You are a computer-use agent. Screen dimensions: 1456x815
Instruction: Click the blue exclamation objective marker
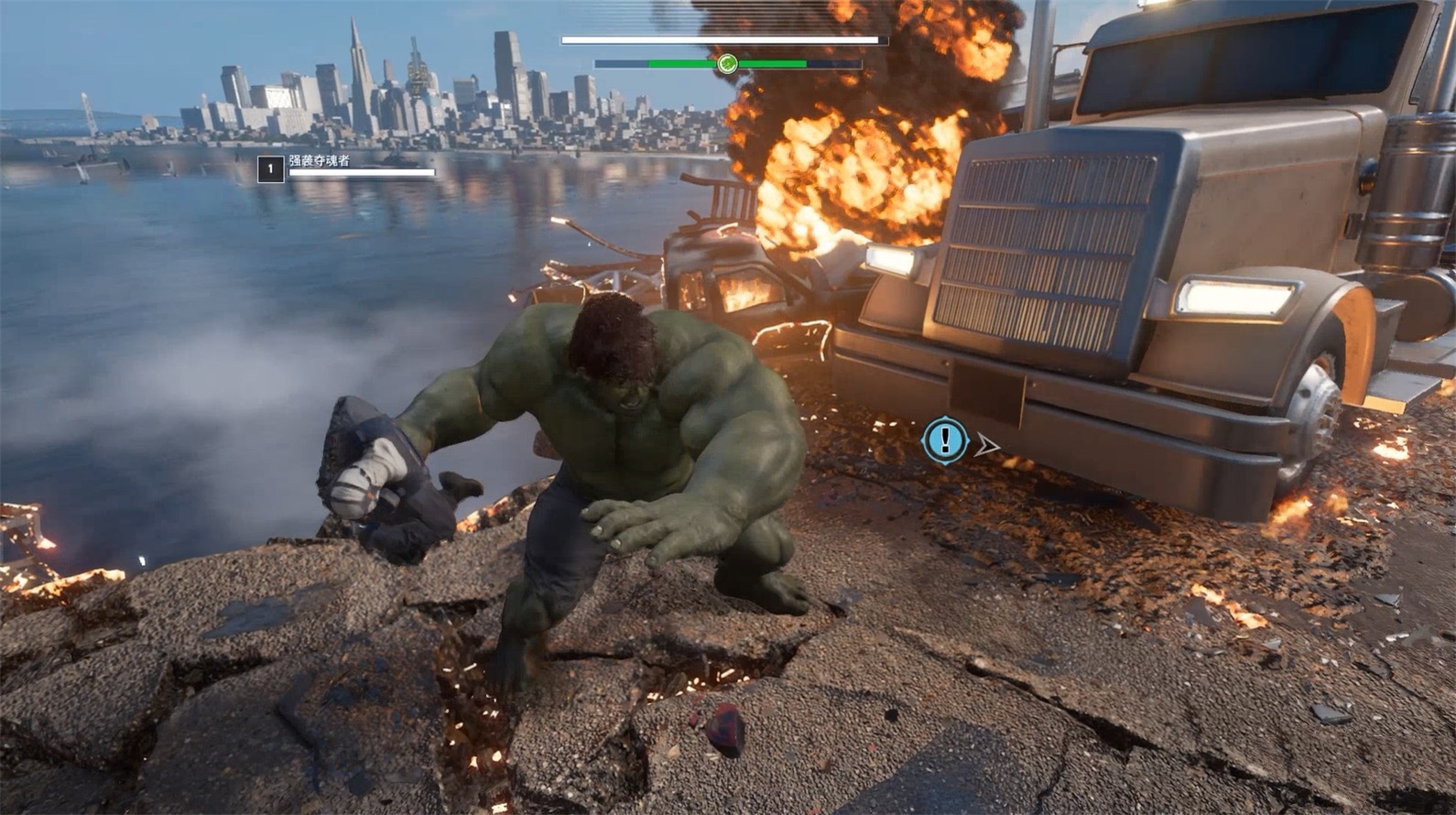point(945,440)
